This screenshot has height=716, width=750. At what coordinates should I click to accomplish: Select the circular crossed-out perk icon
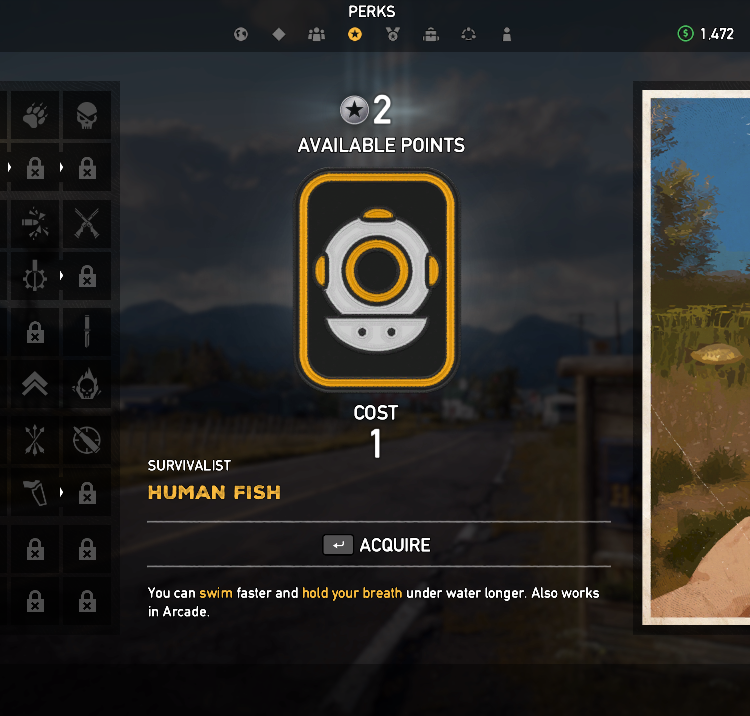(87, 438)
